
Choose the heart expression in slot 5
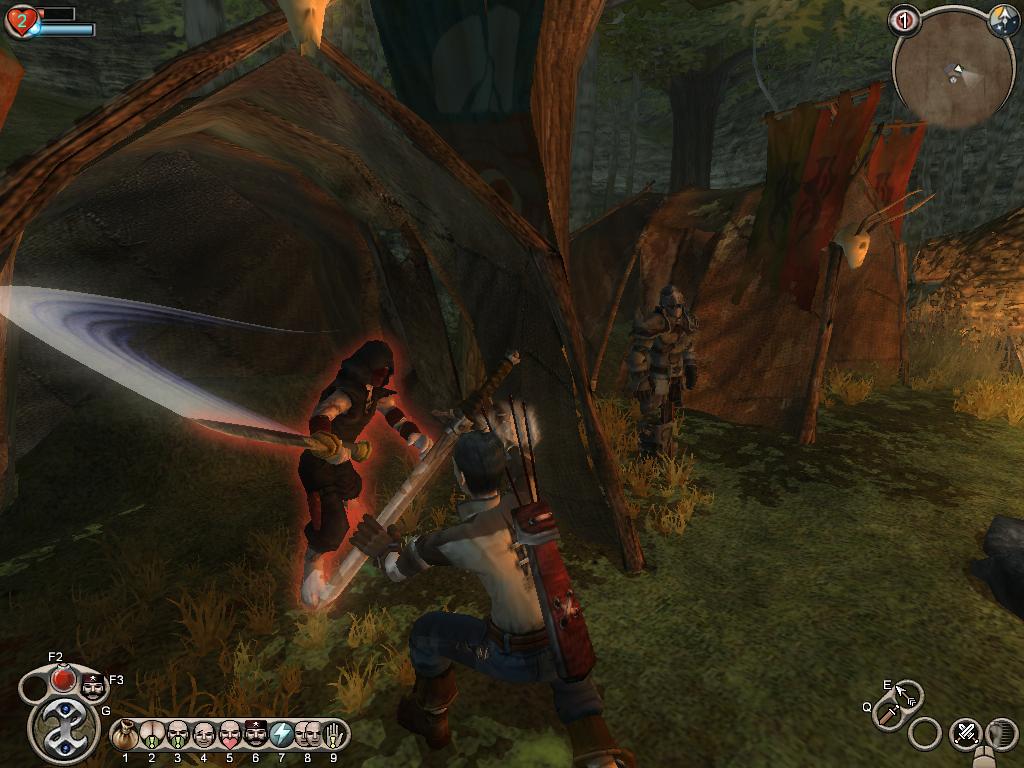click(x=230, y=735)
